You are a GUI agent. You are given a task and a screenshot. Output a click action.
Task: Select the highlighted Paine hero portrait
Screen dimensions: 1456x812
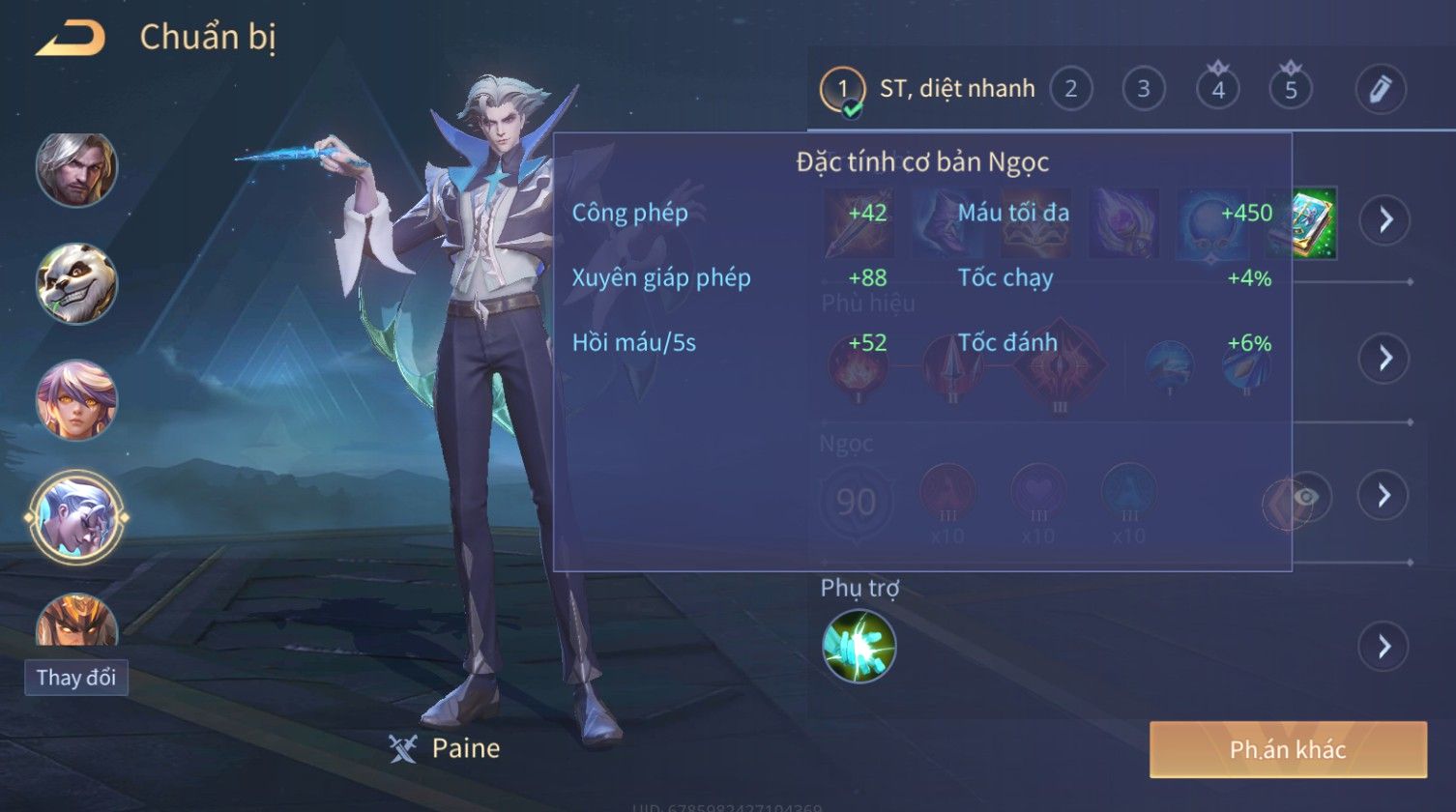[76, 517]
